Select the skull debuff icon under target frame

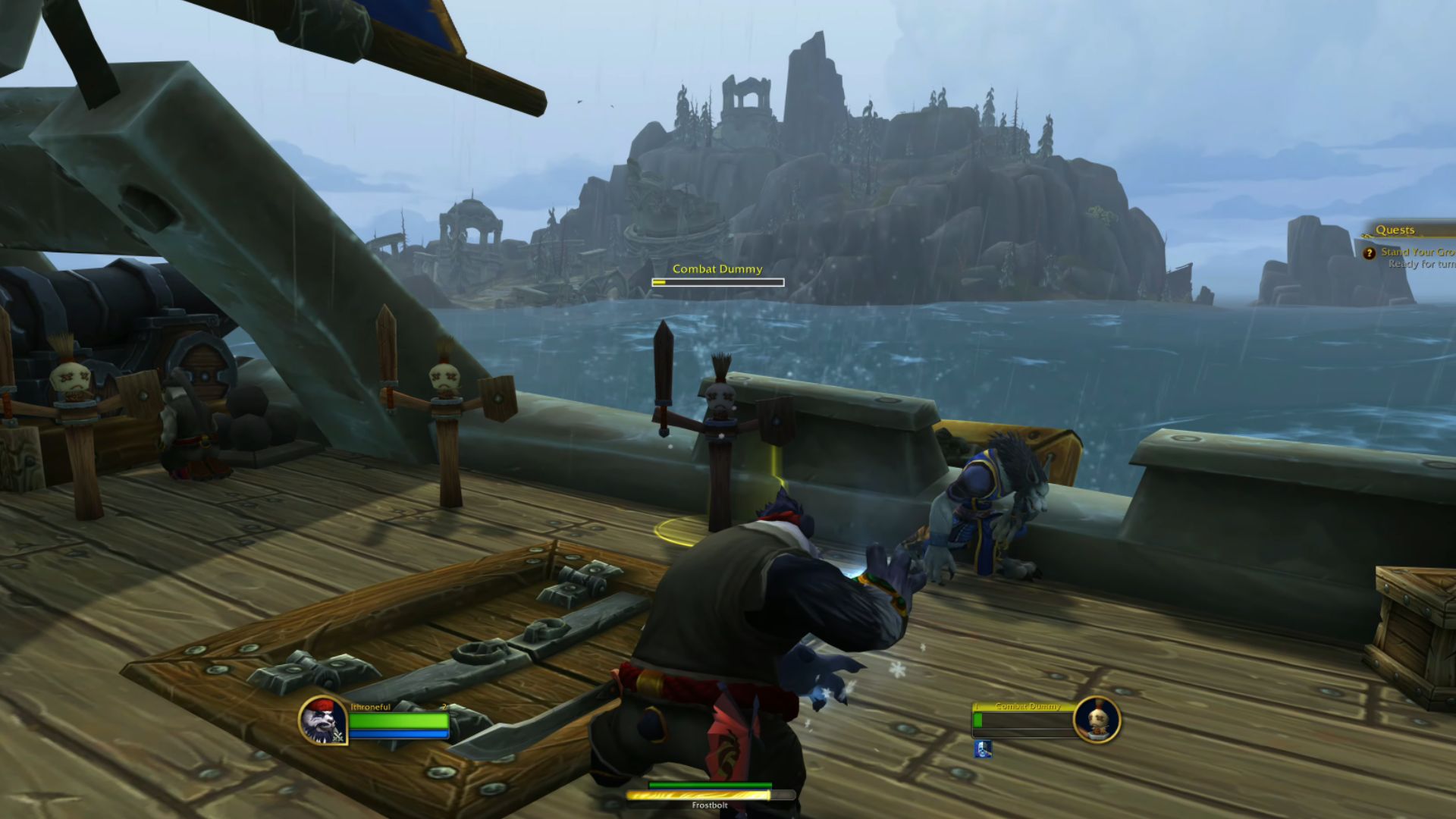[x=983, y=749]
